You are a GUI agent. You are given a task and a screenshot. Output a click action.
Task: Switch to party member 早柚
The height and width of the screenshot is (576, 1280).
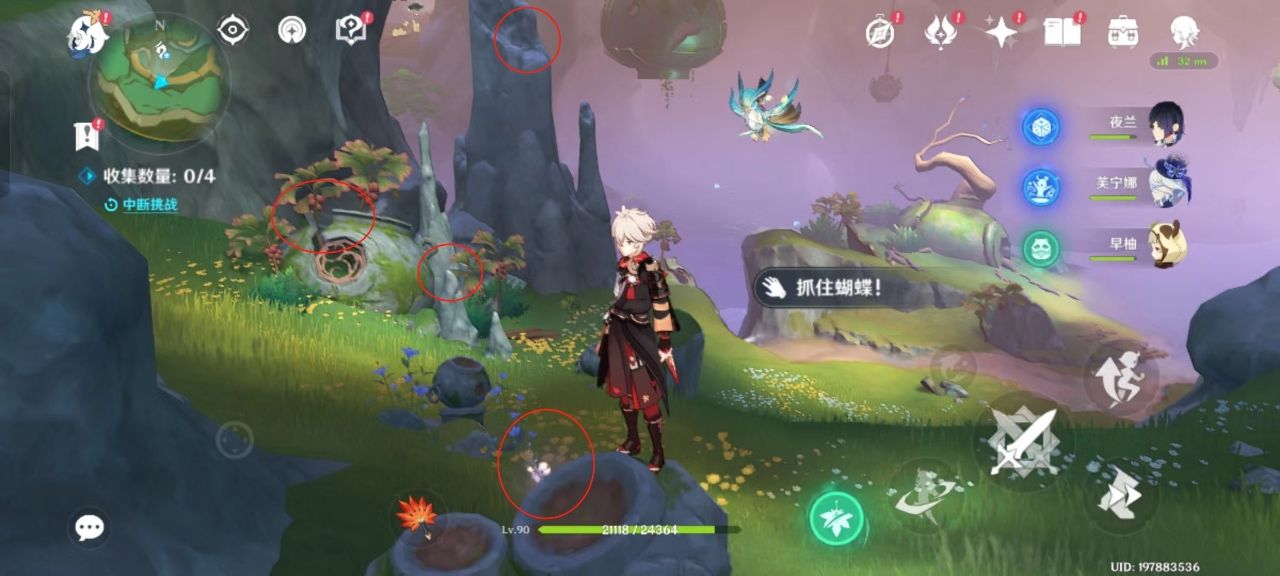[1165, 247]
